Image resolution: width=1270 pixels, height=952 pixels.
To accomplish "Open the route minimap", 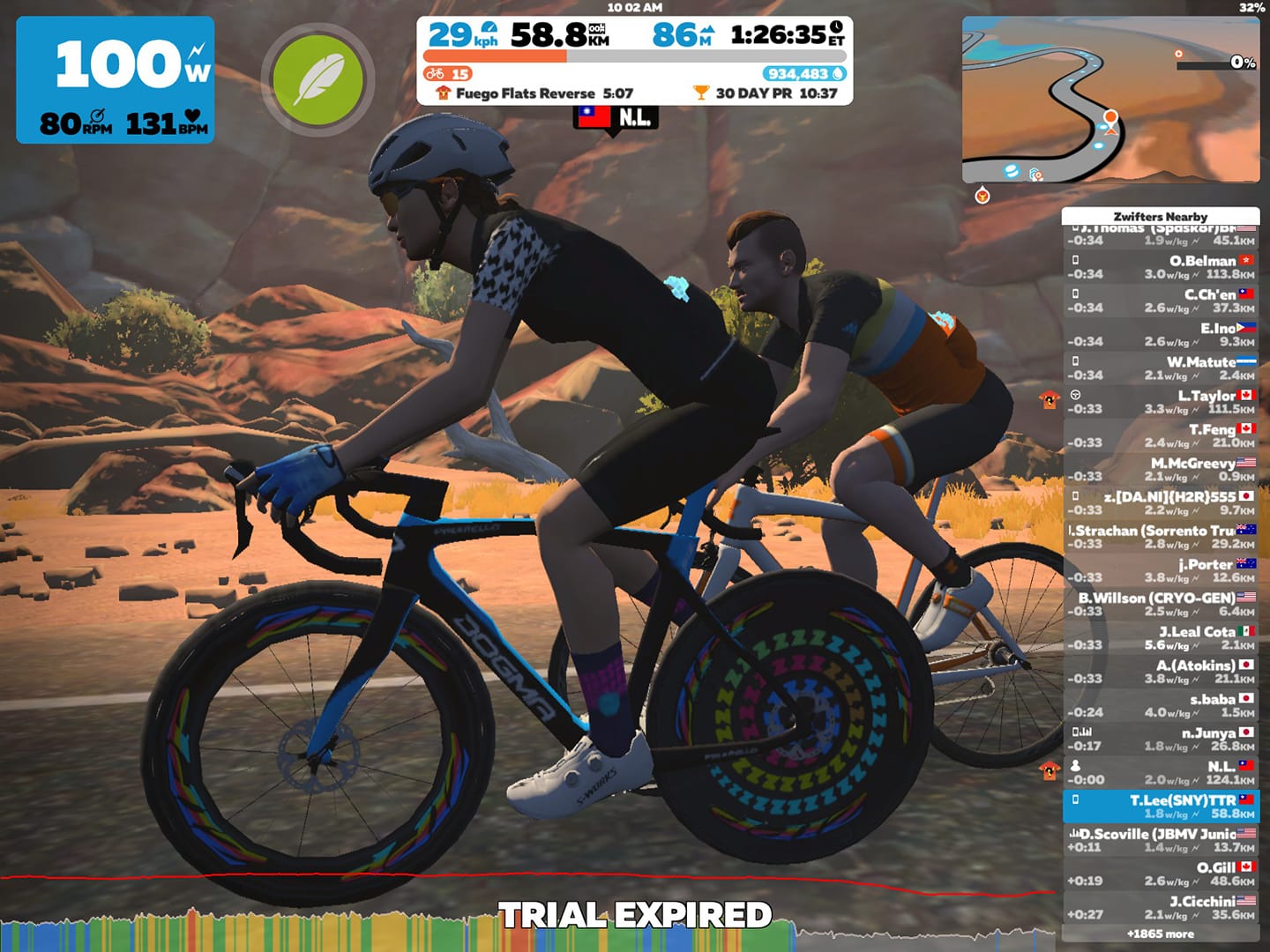I will pyautogui.click(x=1110, y=99).
